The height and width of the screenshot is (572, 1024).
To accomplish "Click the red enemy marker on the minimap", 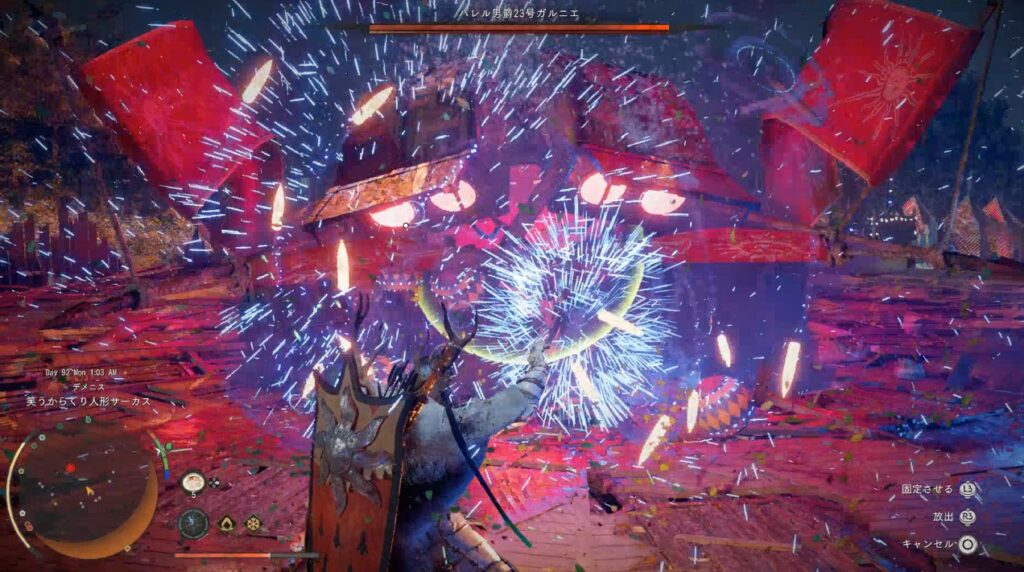I will [x=70, y=468].
